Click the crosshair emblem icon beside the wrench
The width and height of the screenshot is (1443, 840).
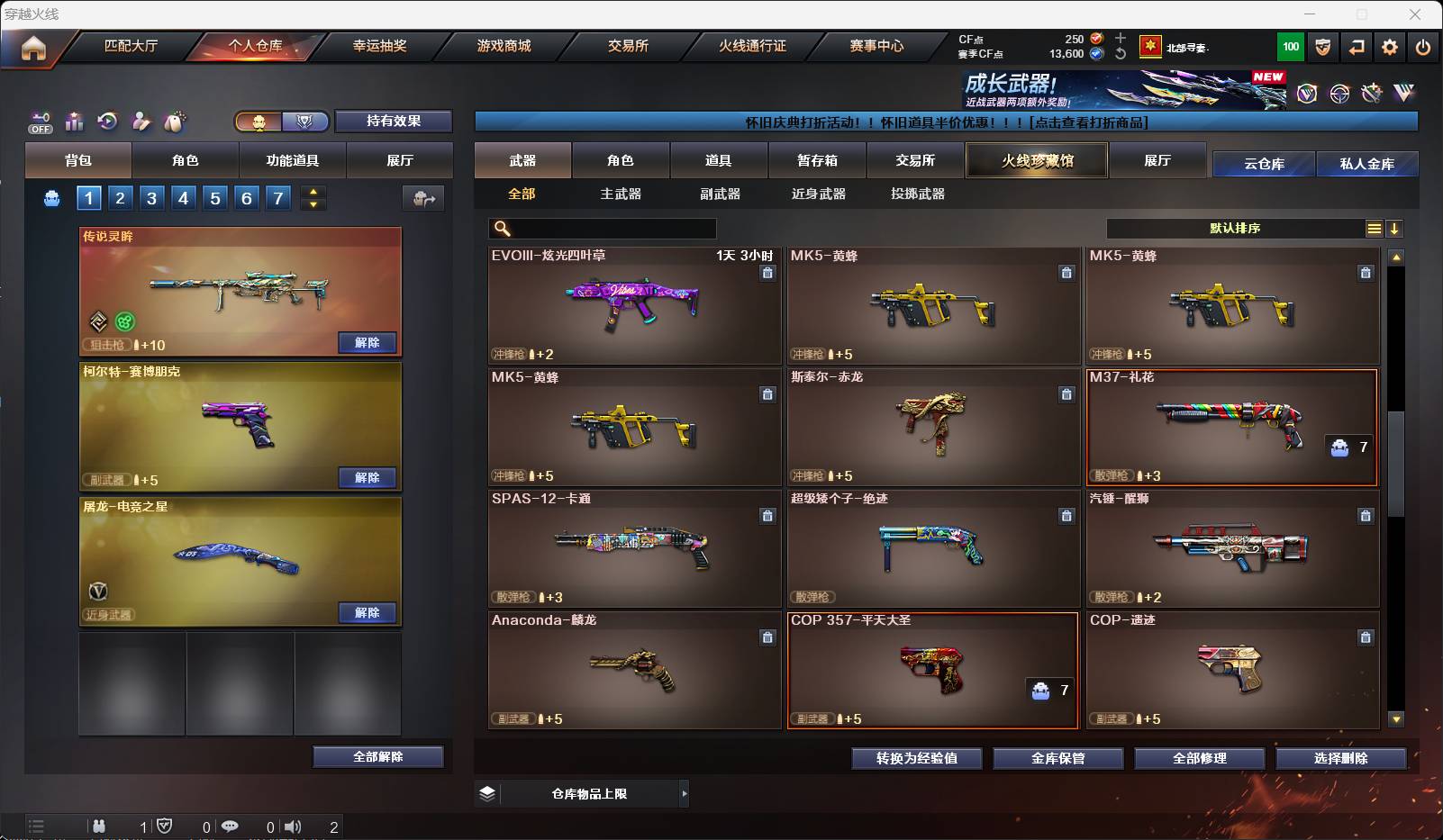(1339, 91)
